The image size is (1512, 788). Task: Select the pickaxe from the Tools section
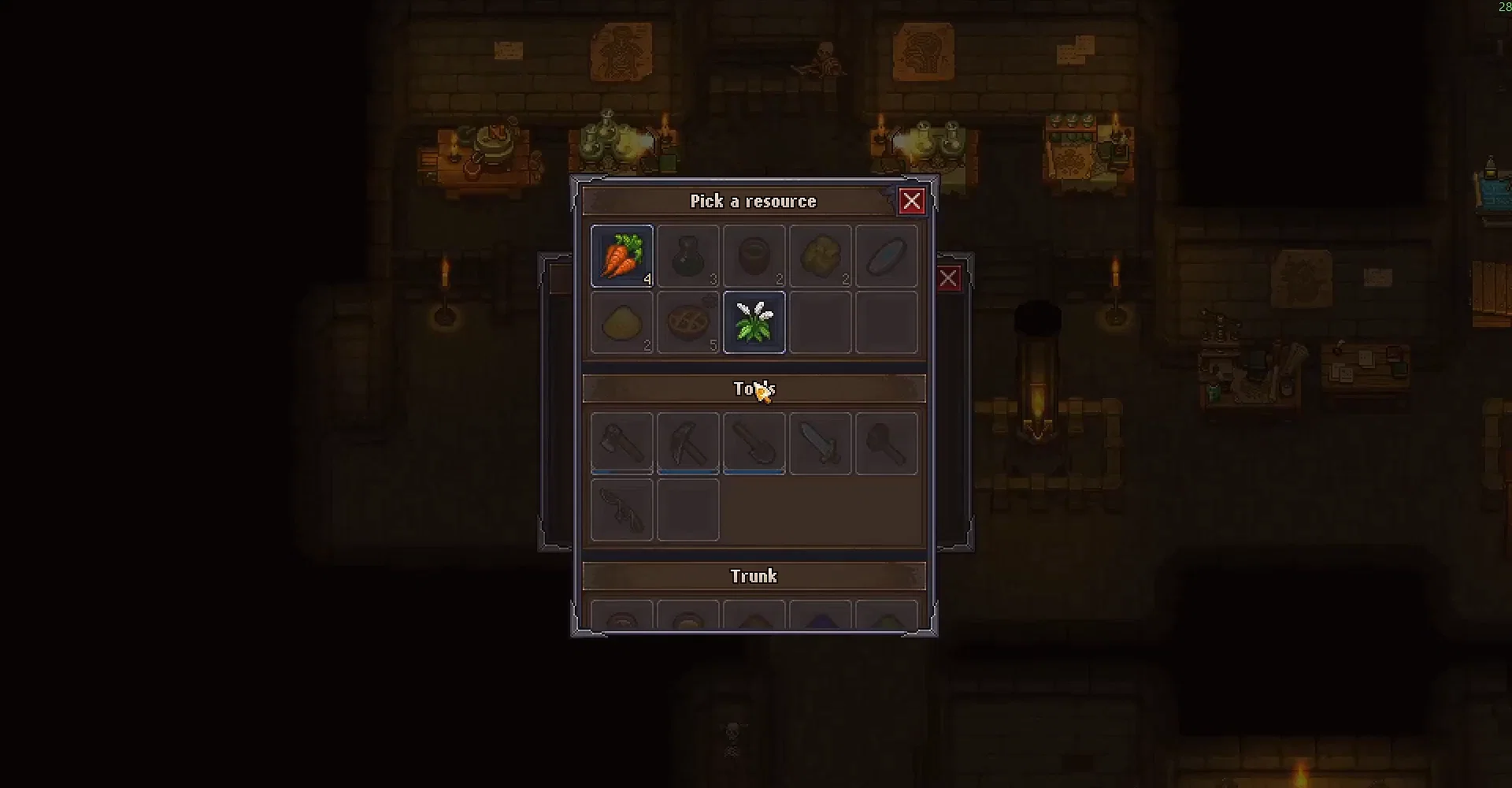coord(687,443)
